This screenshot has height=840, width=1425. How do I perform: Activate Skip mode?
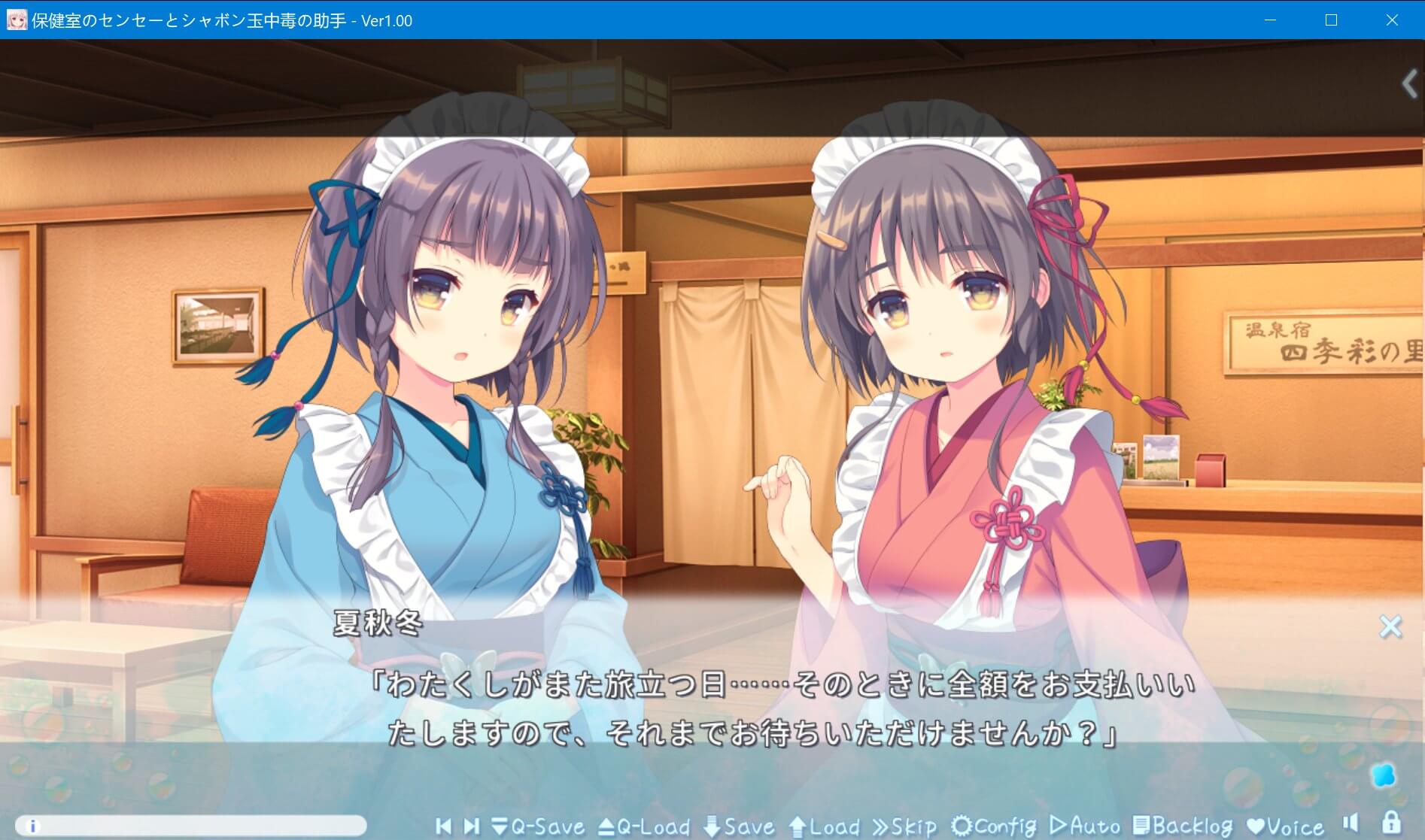pyautogui.click(x=904, y=826)
